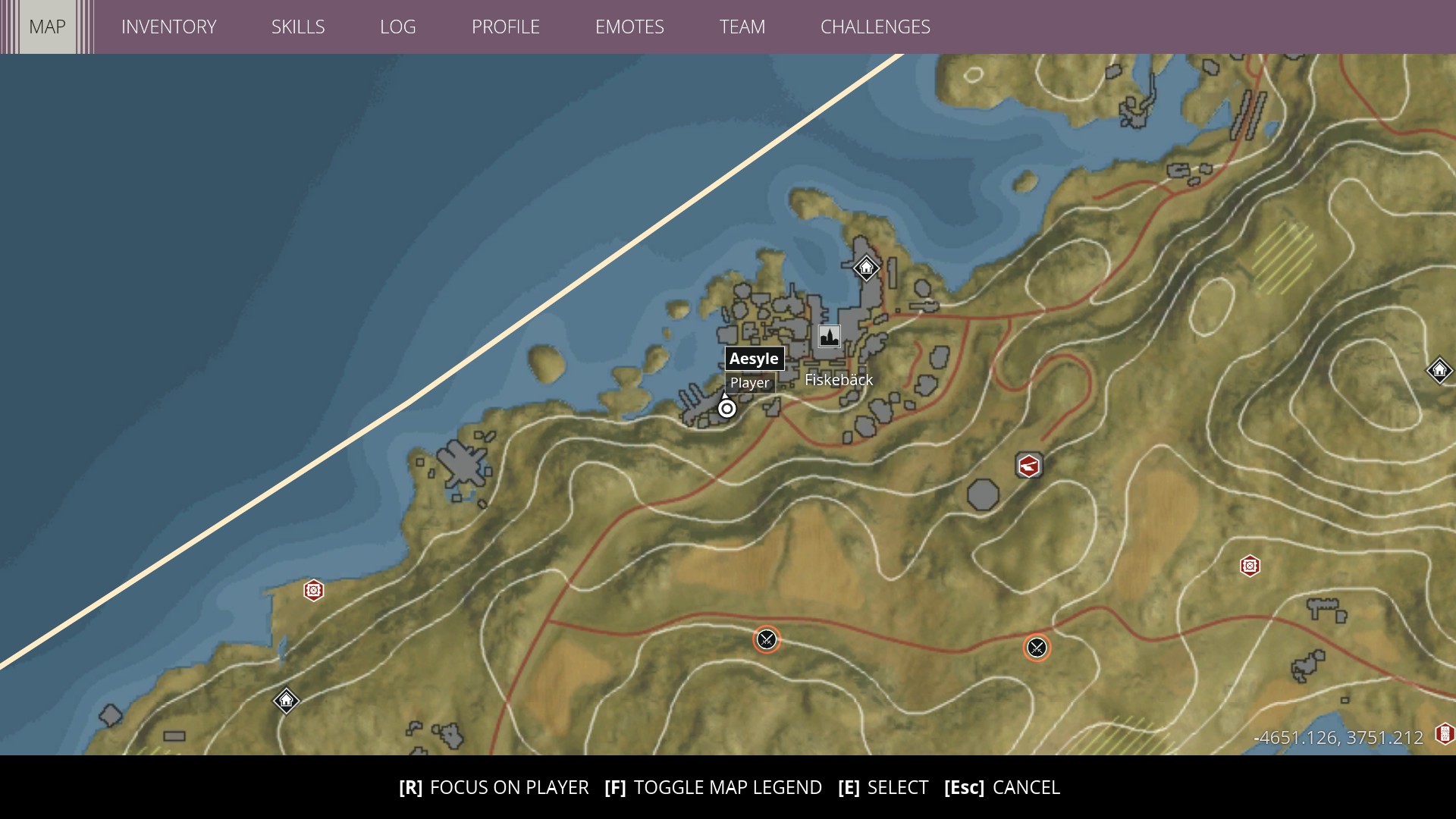Click the orange-ringed crossed rifles mission marker
Screen dimensions: 1456x819
[767, 639]
